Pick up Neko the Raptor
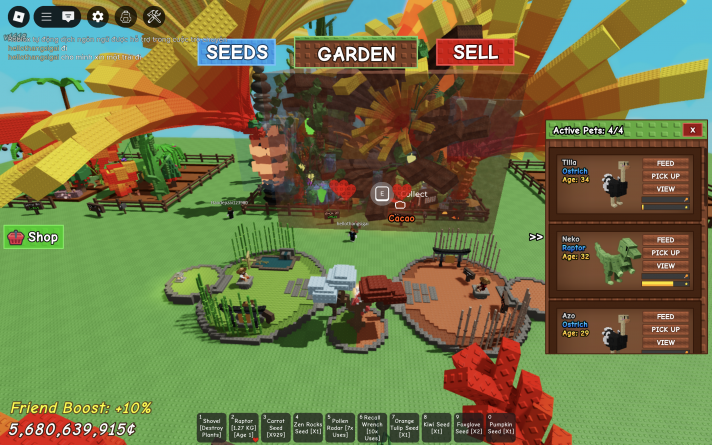712x445 pixels. (665, 253)
